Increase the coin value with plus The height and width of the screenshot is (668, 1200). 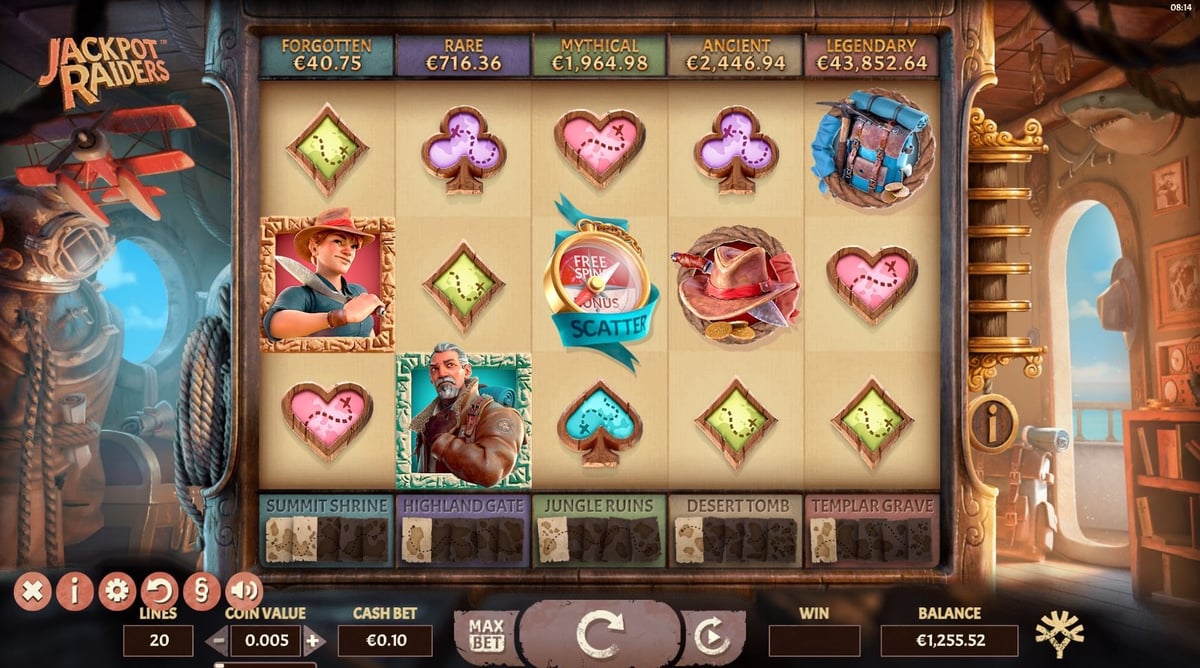pos(314,641)
